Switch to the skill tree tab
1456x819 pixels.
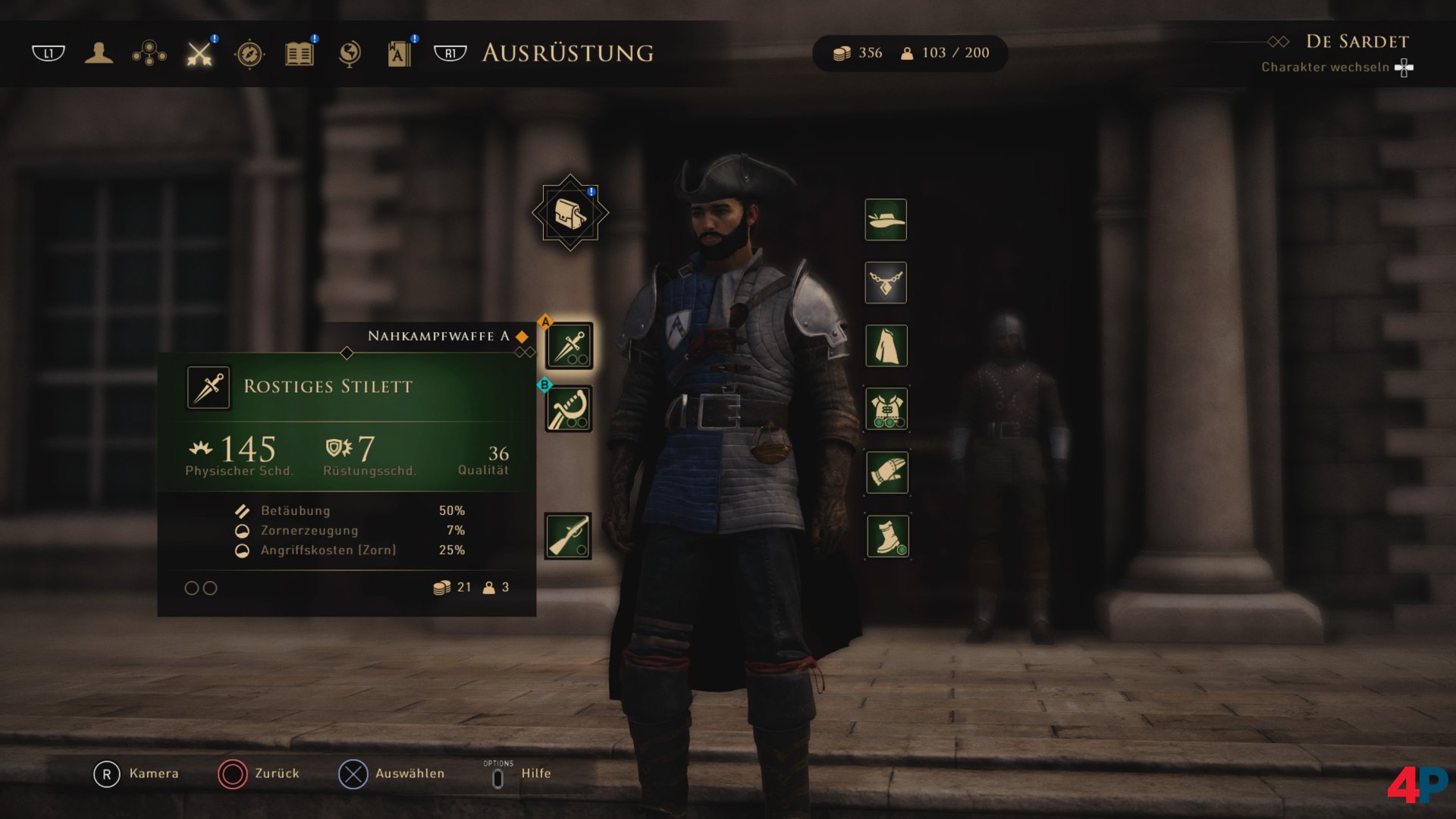point(149,53)
